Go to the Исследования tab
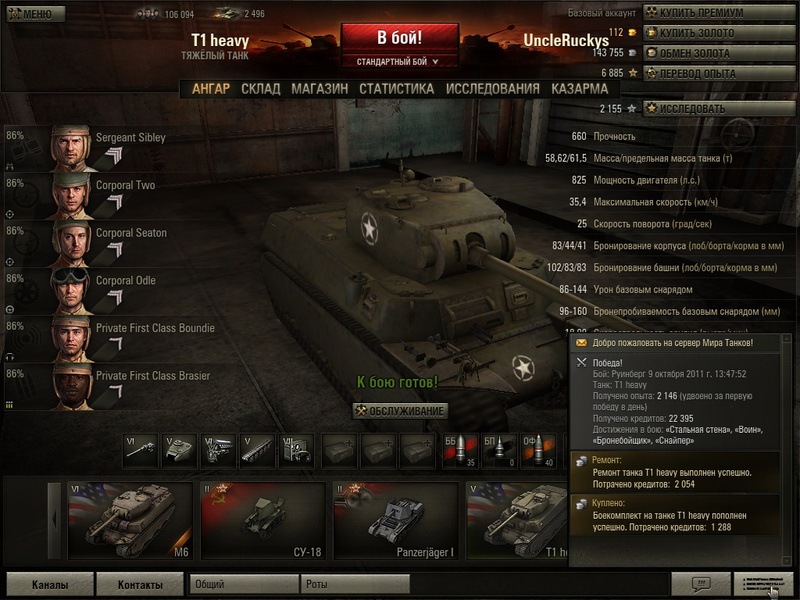Viewport: 800px width, 600px height. (x=492, y=88)
